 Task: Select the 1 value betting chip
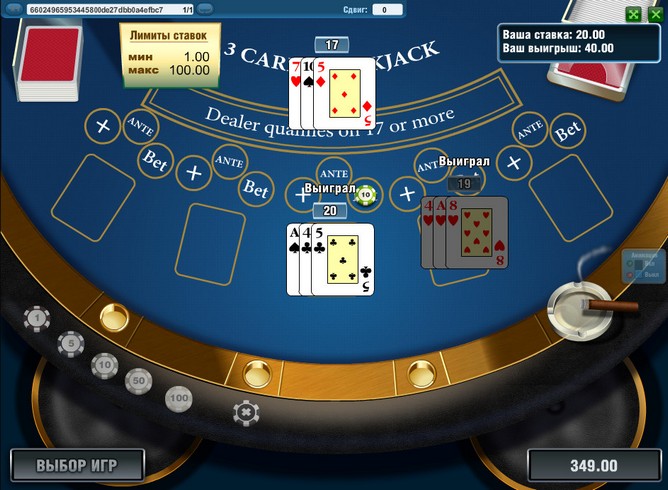(37, 319)
